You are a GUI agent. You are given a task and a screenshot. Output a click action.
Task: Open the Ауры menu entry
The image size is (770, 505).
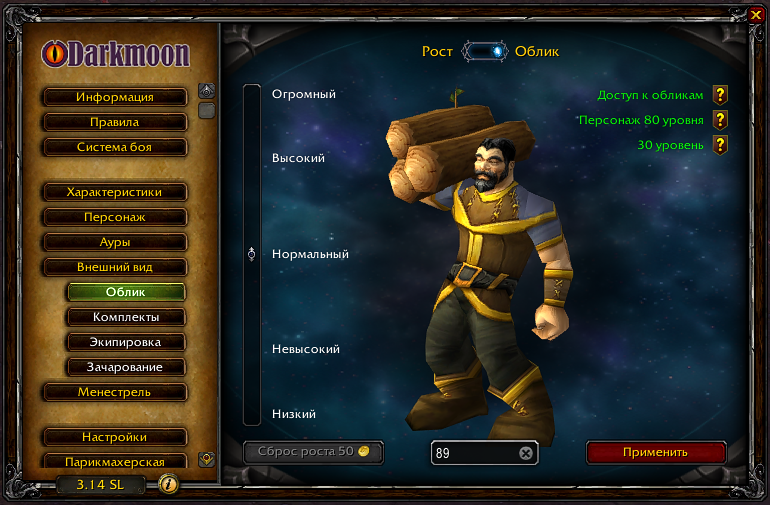(115, 242)
